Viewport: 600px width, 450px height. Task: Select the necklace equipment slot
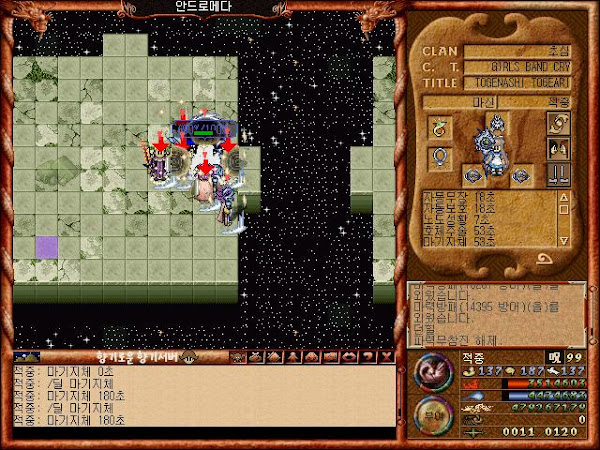(438, 158)
